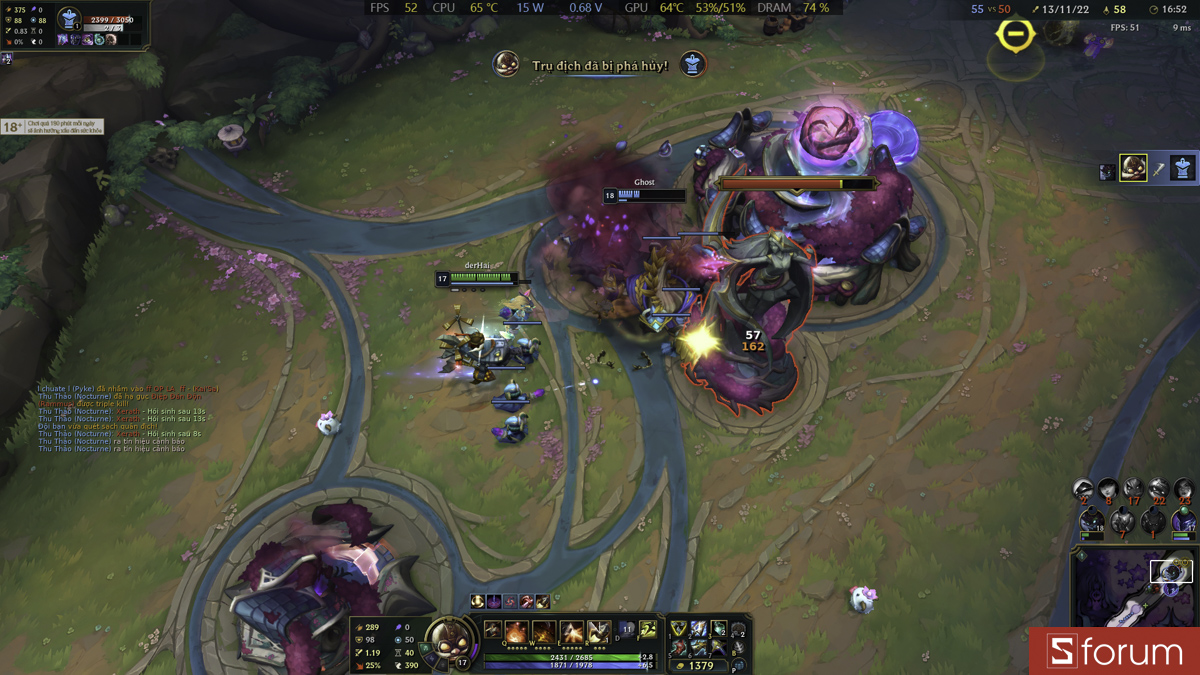
Task: Click the selected turret's portrait in target frame
Action: 69,17
